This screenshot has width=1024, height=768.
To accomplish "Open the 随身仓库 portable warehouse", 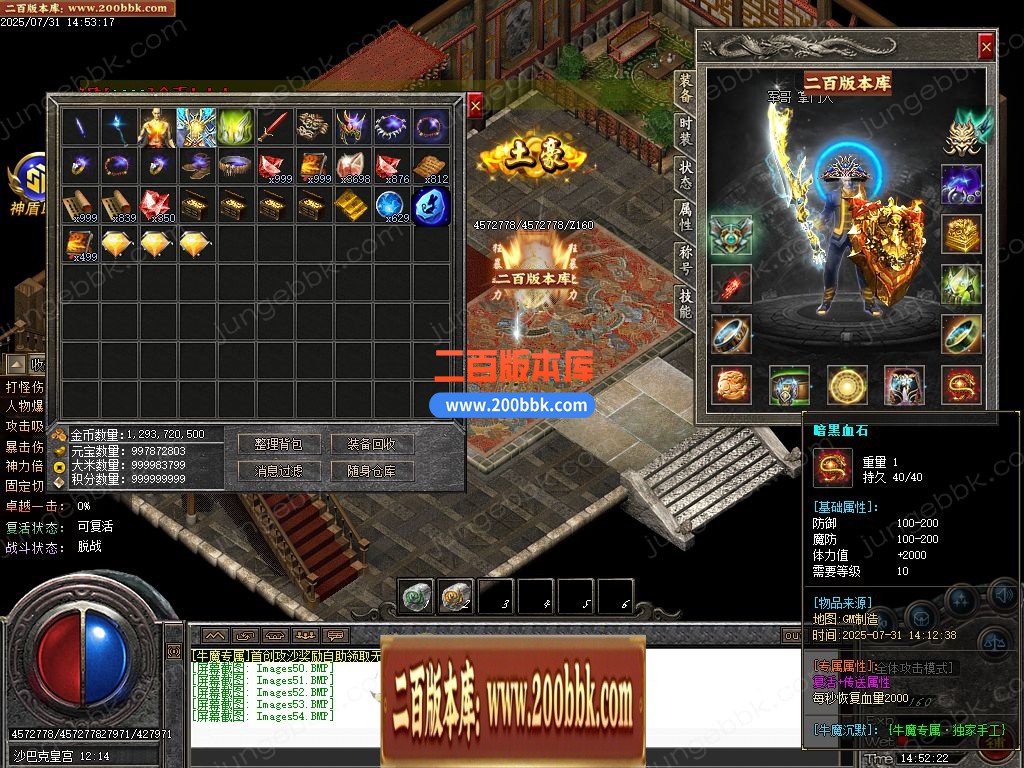I will (x=372, y=471).
